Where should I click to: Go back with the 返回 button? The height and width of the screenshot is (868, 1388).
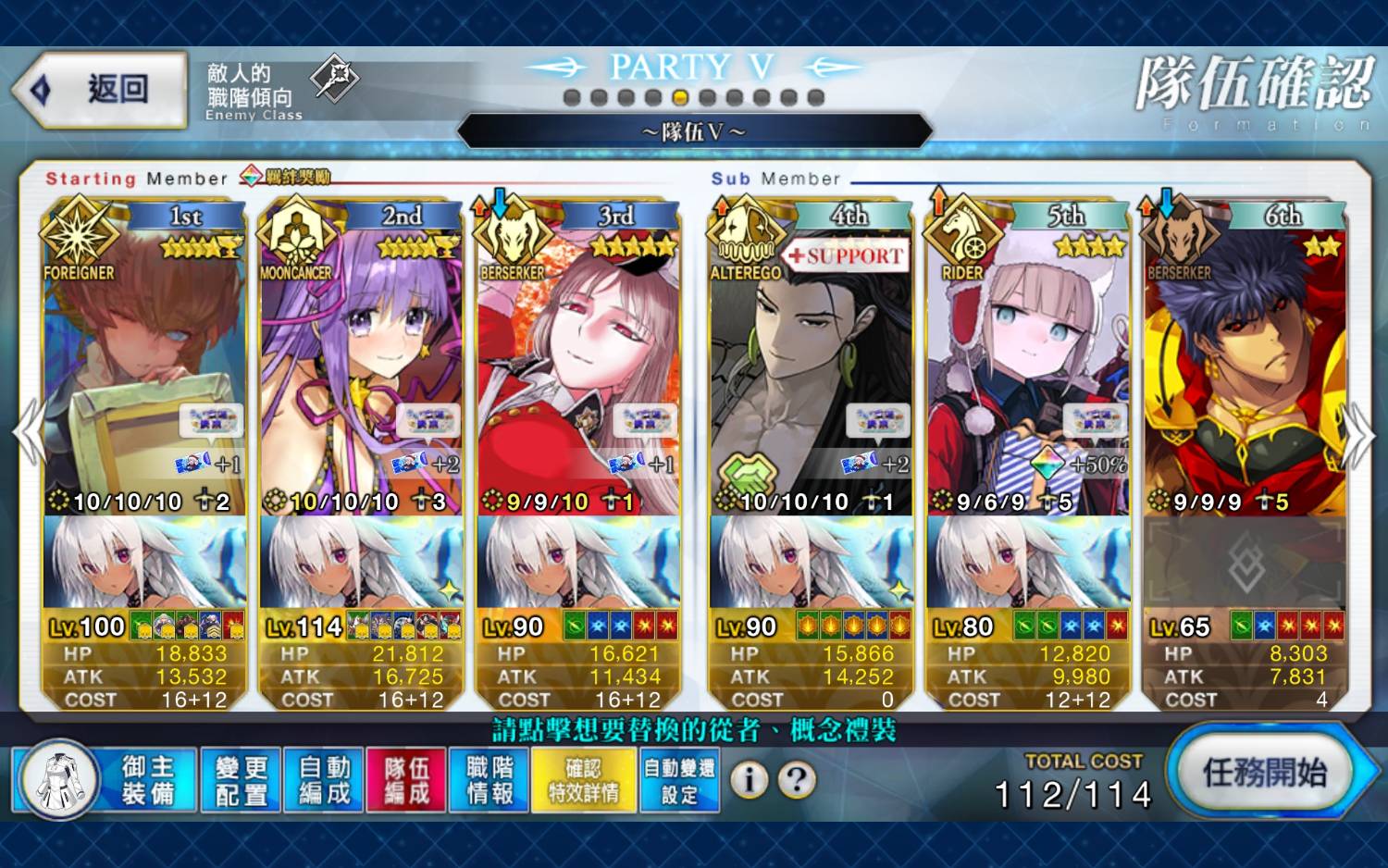point(100,90)
